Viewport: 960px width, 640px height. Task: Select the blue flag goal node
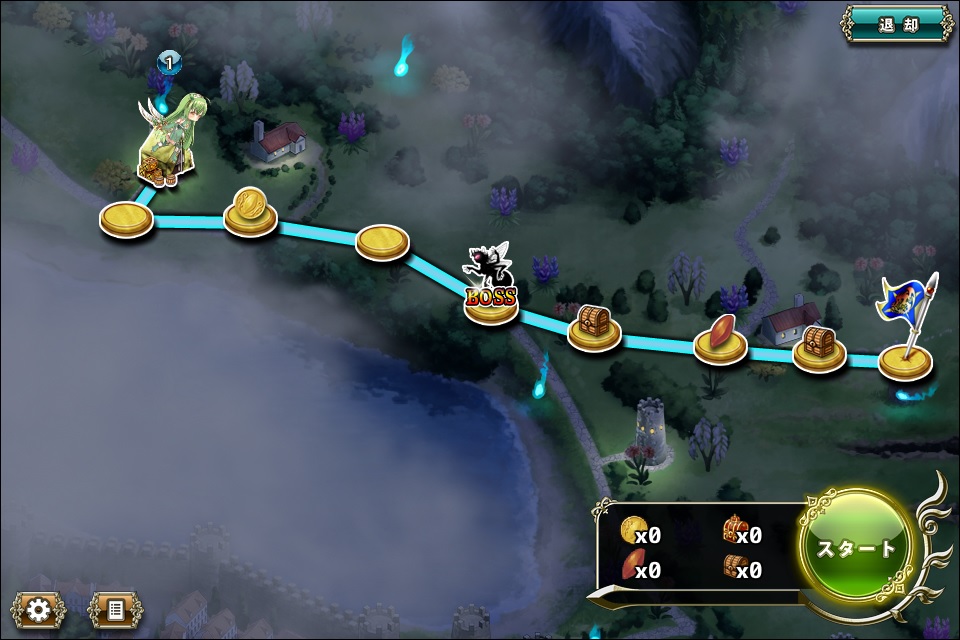(x=906, y=358)
